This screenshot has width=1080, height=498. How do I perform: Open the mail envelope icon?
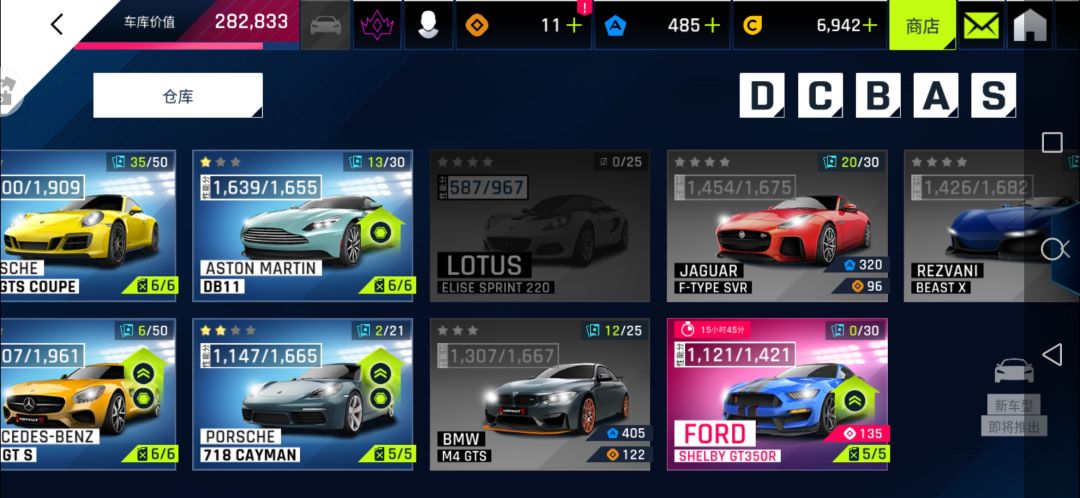[x=982, y=26]
